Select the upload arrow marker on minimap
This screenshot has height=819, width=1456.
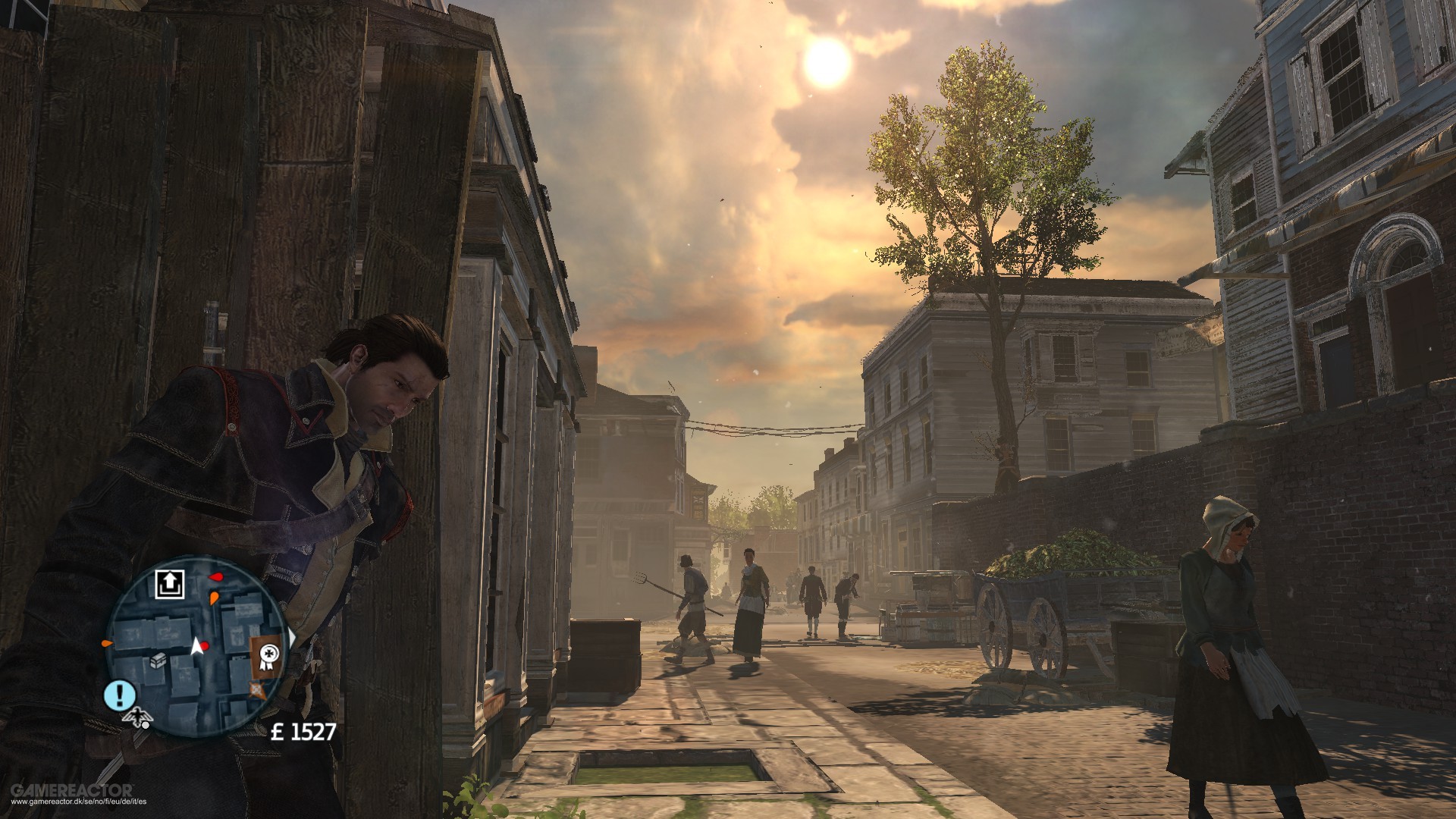pyautogui.click(x=170, y=584)
